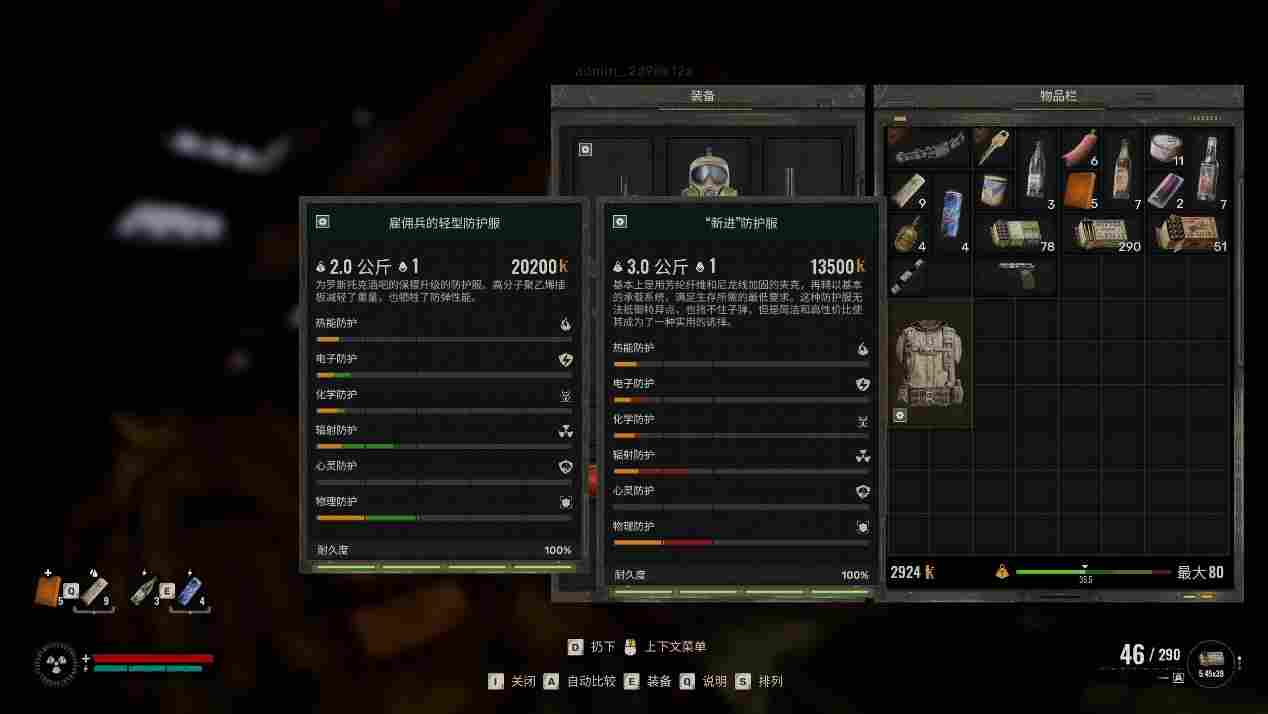Screen dimensions: 1268x714
Task: Use the quick-slot bandage on HUD
Action: 95,591
